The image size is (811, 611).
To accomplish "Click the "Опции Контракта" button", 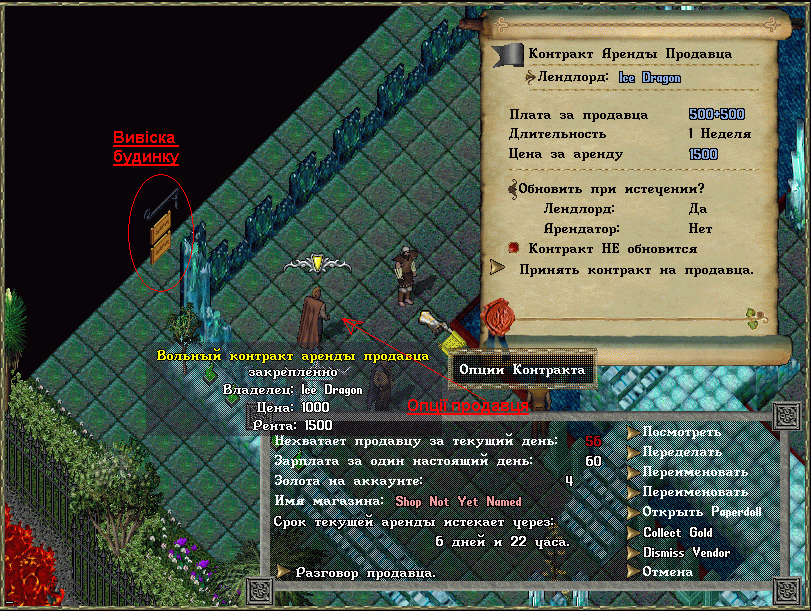I will click(522, 370).
